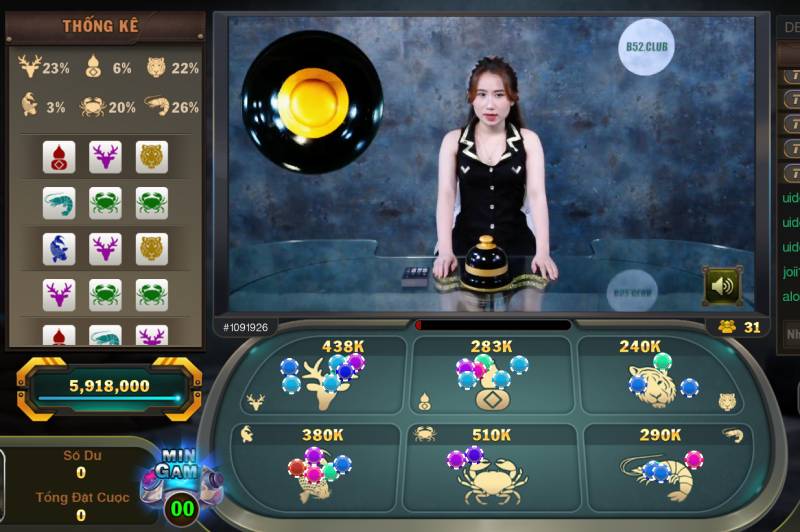
Task: Bet on the gourd tile showing 283K
Action: (x=491, y=377)
